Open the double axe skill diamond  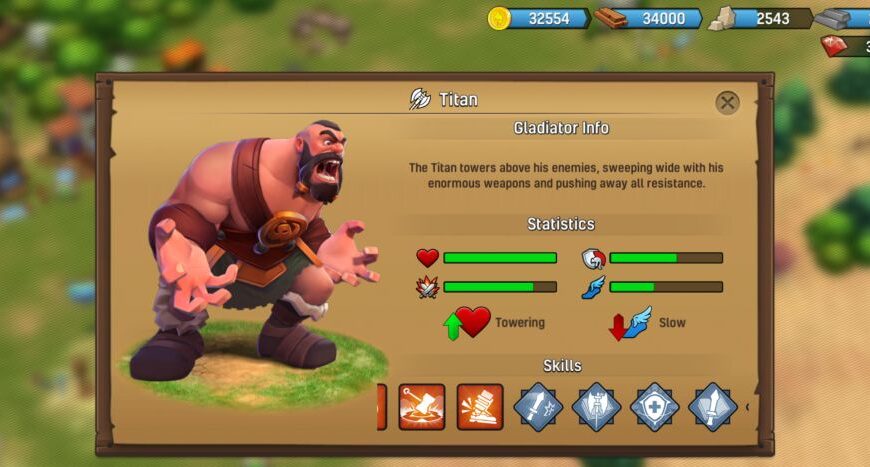(596, 407)
